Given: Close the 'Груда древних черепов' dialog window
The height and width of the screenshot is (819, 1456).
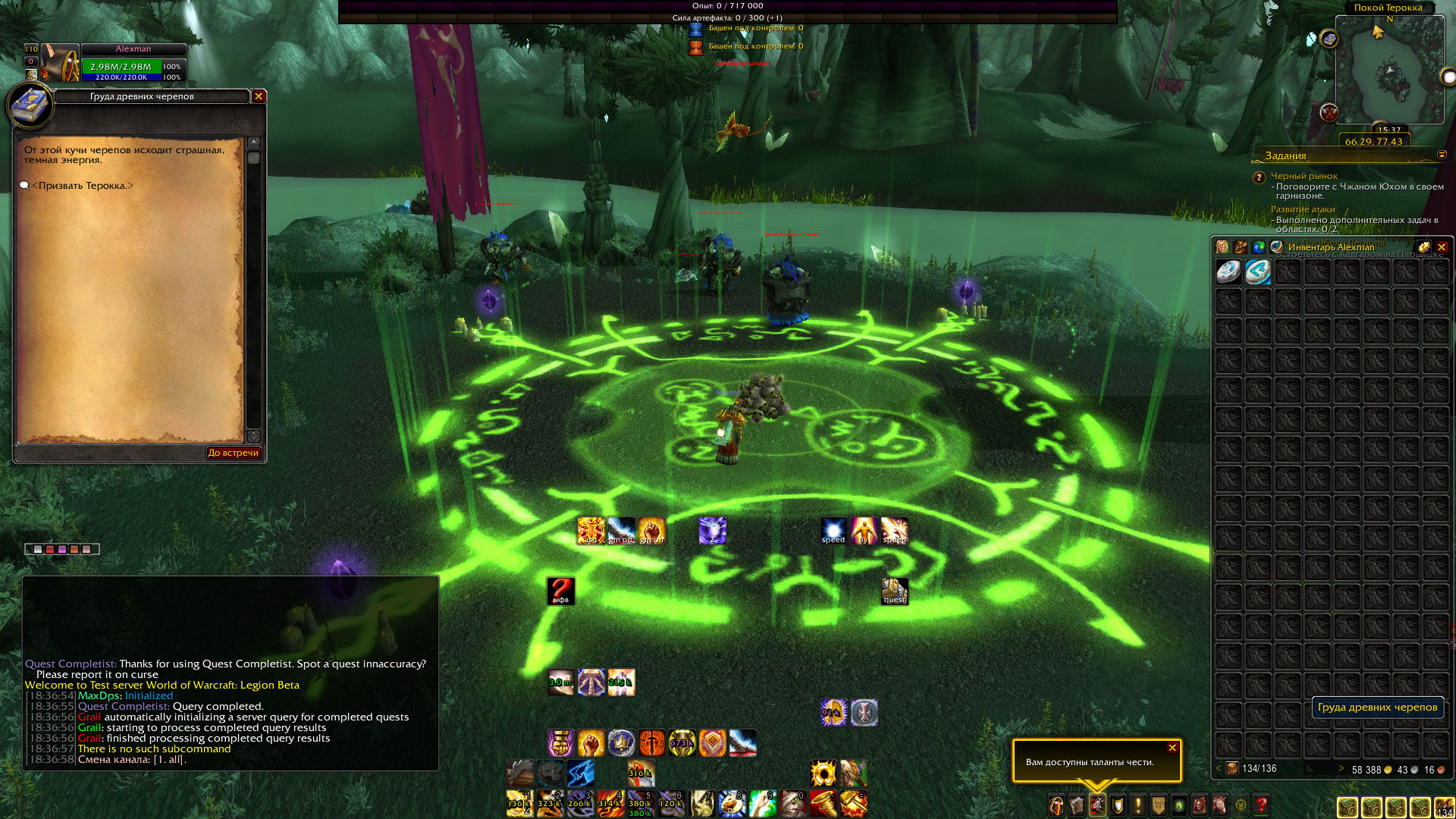Looking at the screenshot, I should (259, 96).
